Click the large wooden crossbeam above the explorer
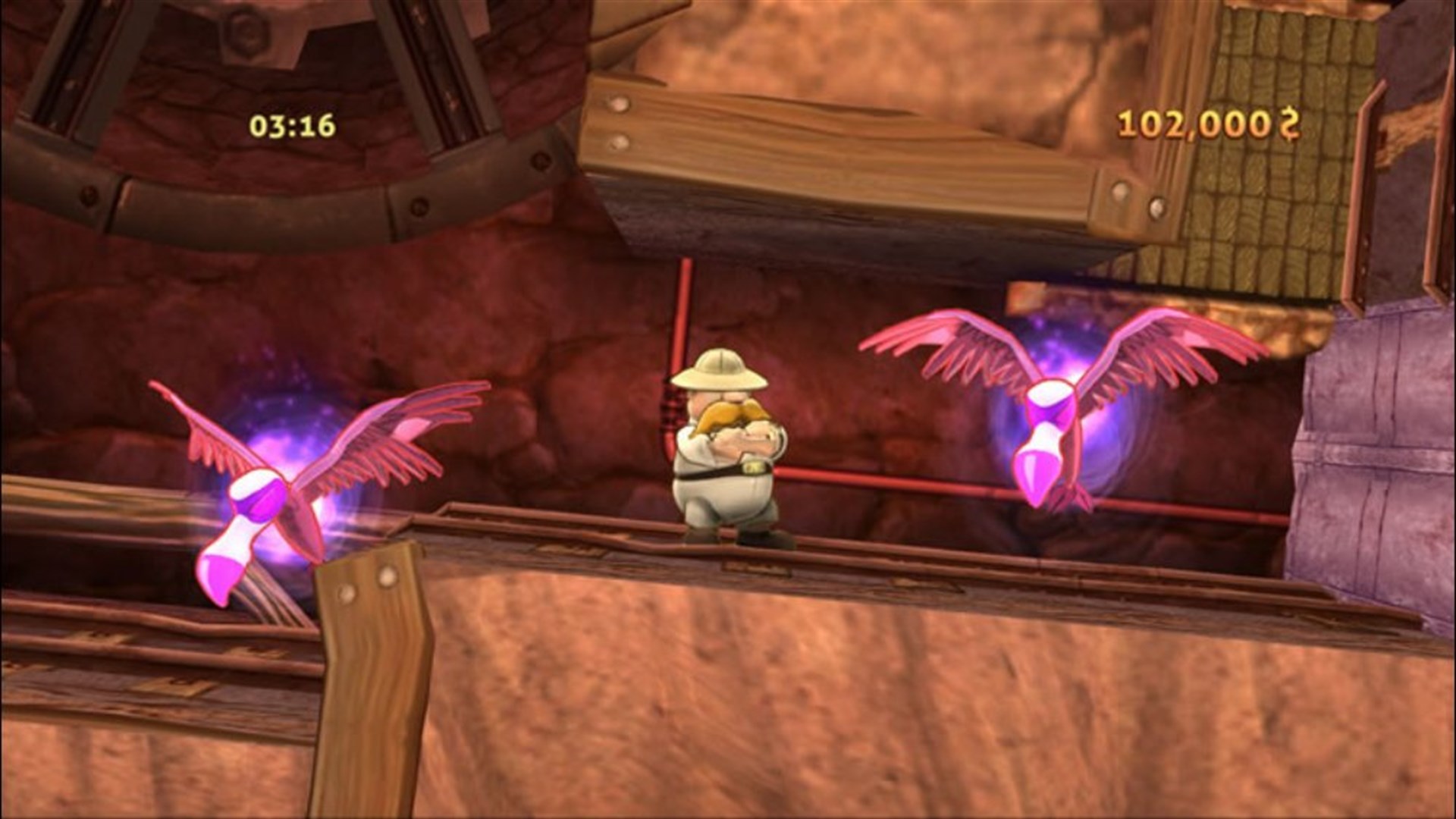The height and width of the screenshot is (819, 1456). [x=834, y=152]
